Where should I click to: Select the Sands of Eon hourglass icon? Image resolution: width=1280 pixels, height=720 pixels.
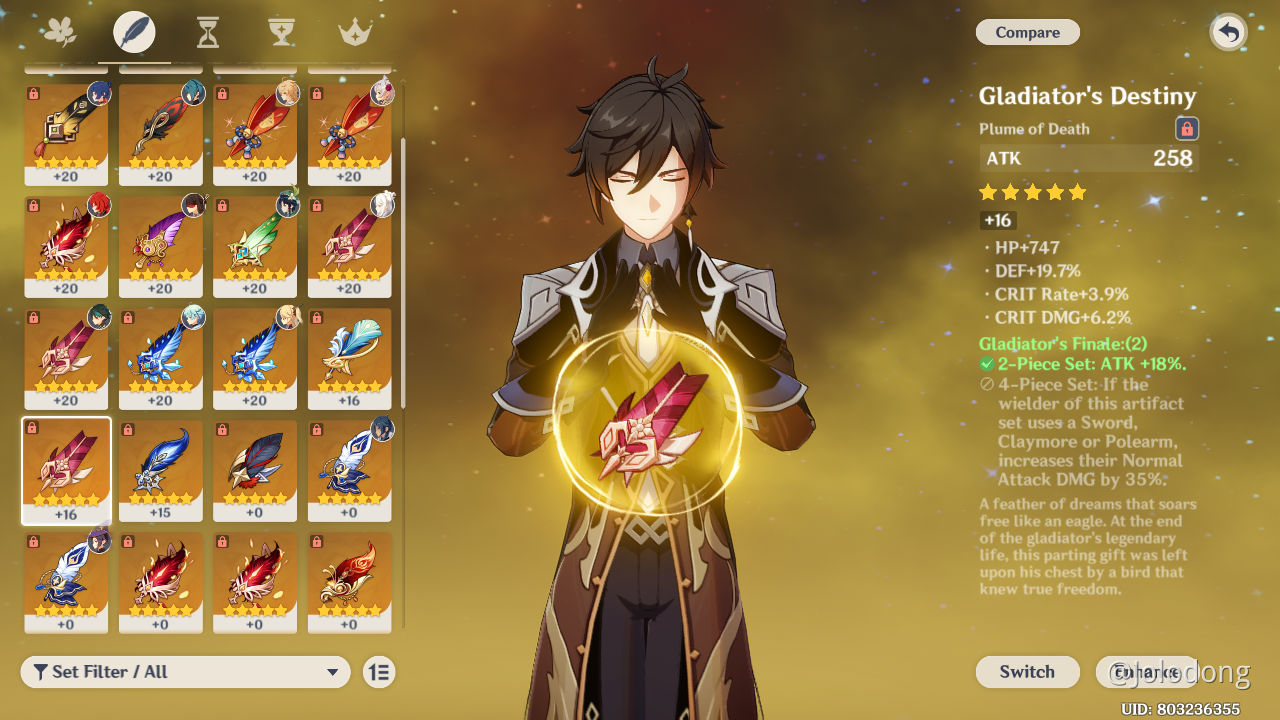pos(206,31)
